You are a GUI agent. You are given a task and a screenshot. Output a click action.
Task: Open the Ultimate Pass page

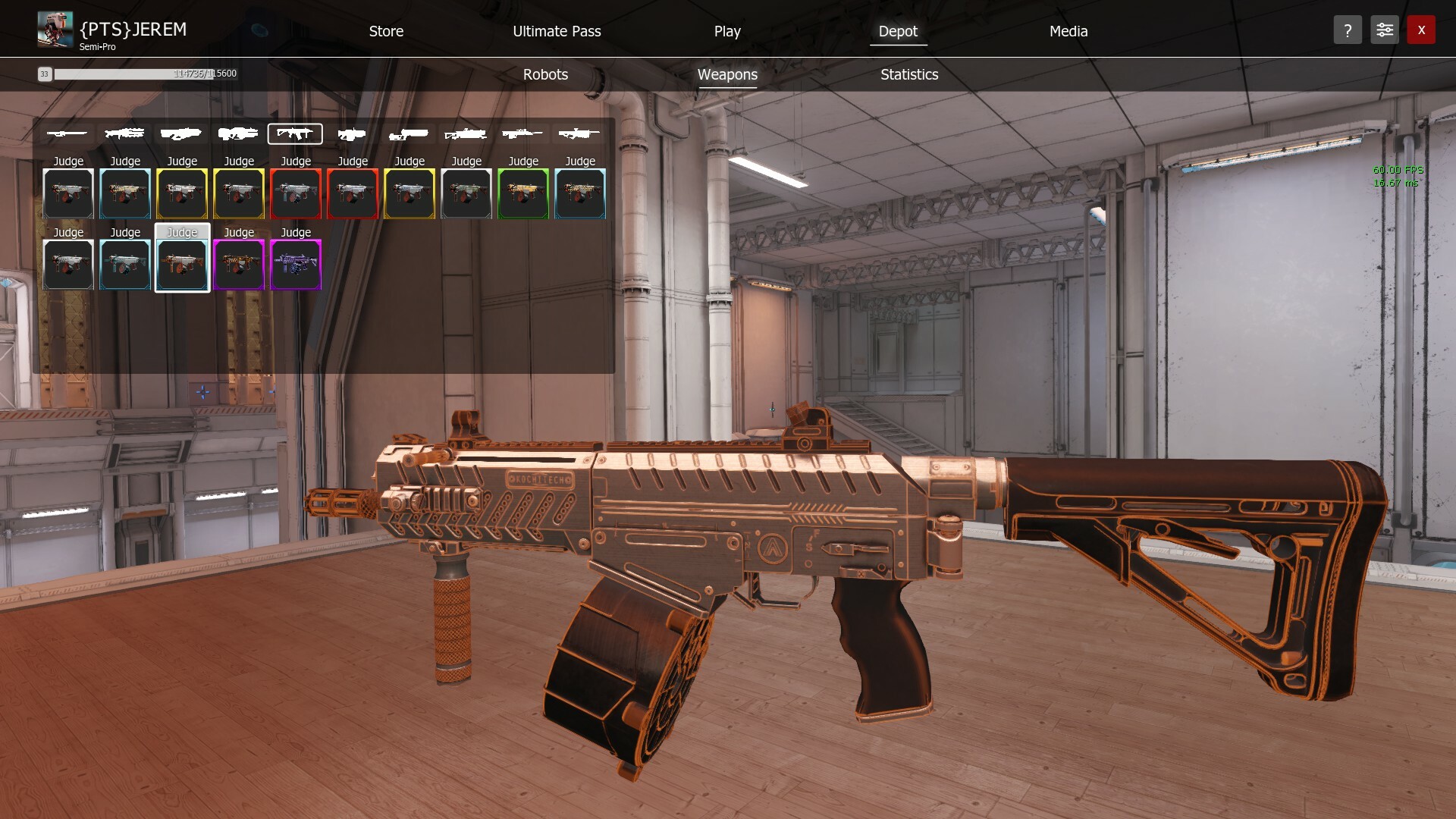(x=557, y=31)
